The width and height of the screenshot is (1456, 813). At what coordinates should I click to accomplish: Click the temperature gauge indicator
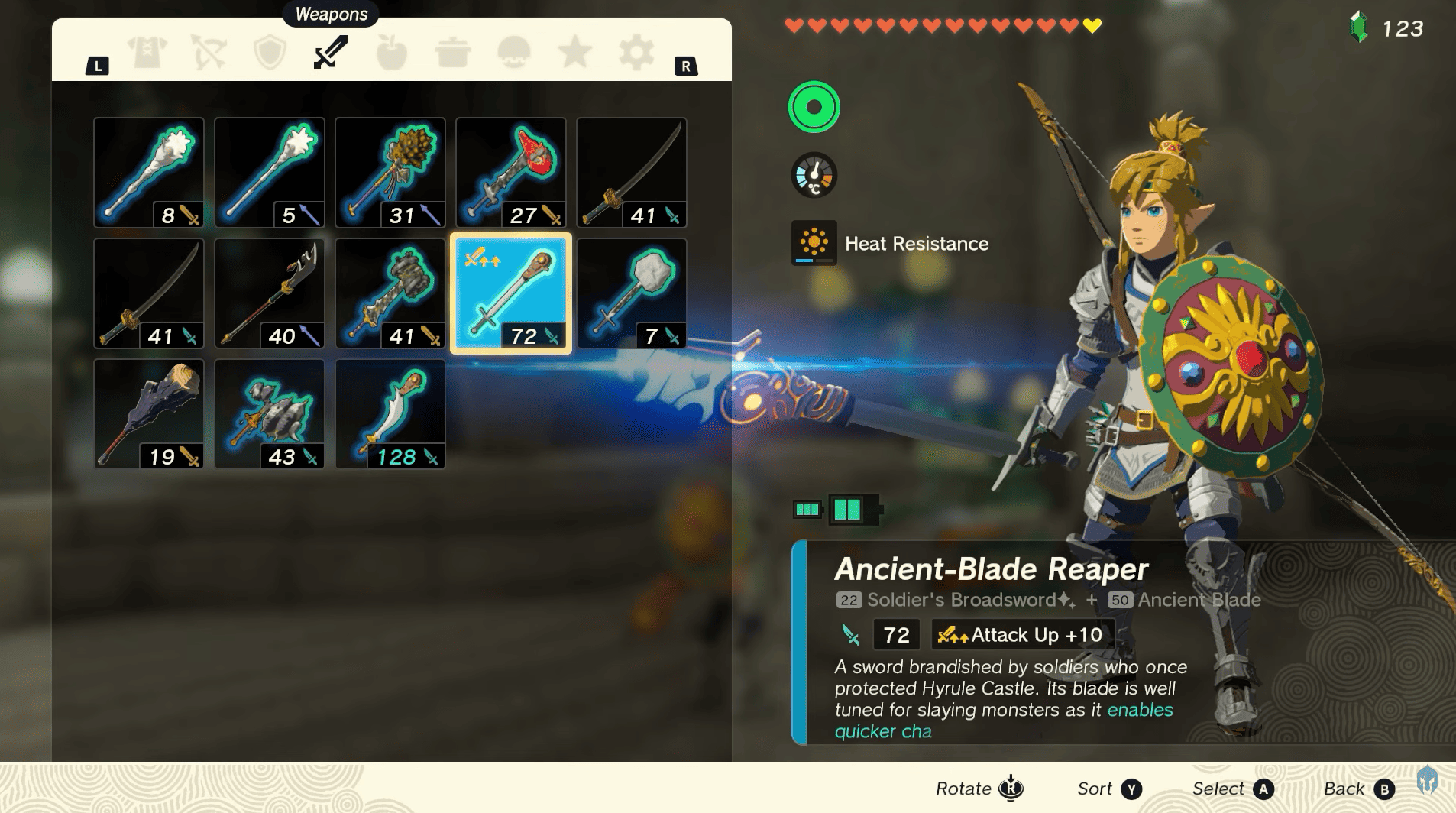[x=813, y=175]
